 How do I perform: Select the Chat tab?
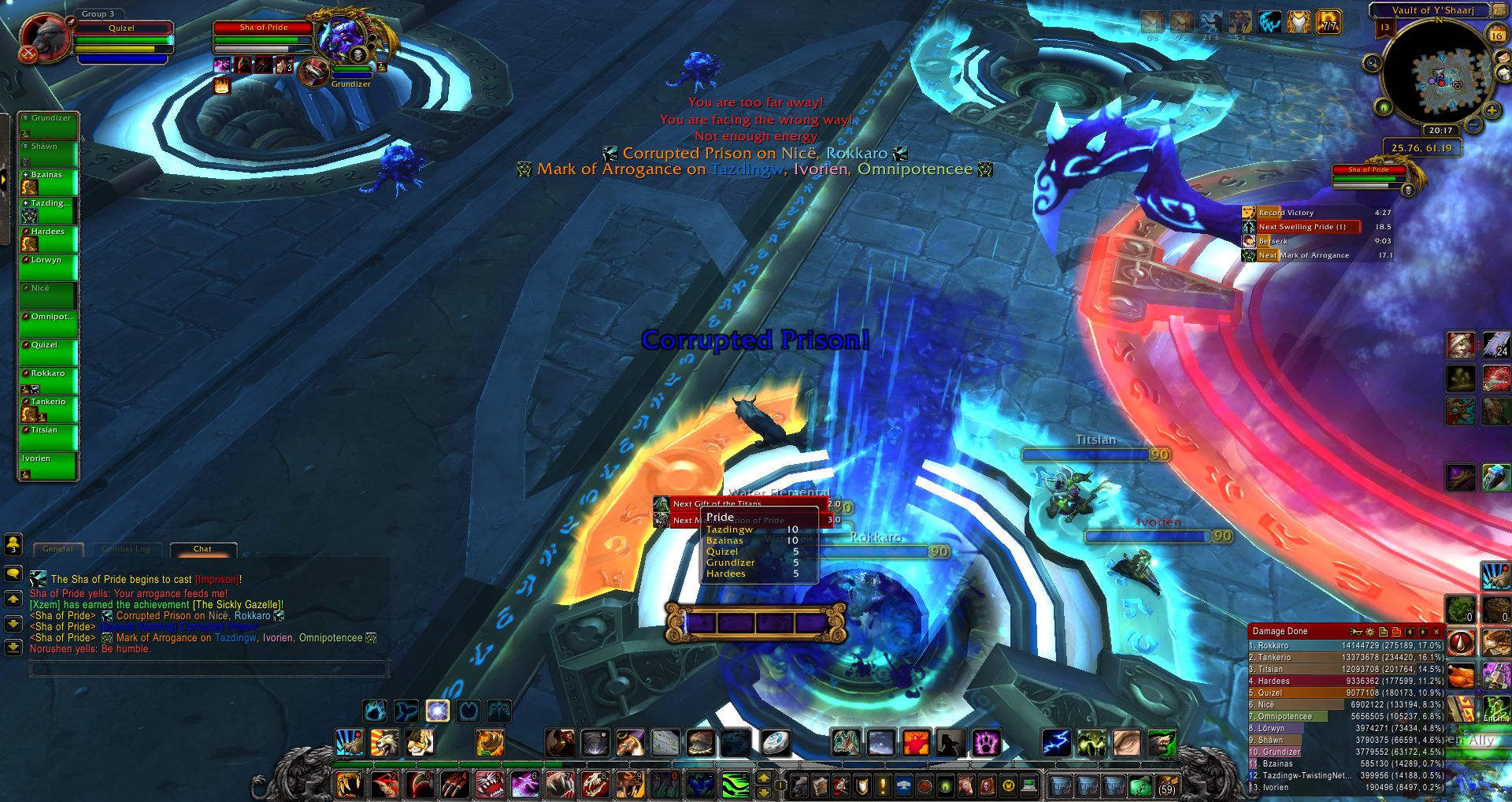click(202, 549)
